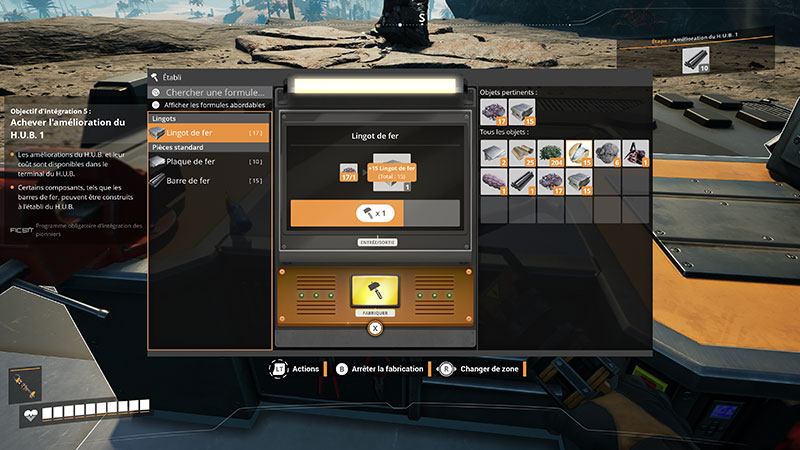800x450 pixels.
Task: Click the H.U.B. upgrade step requirement icon
Action: pyautogui.click(x=697, y=61)
